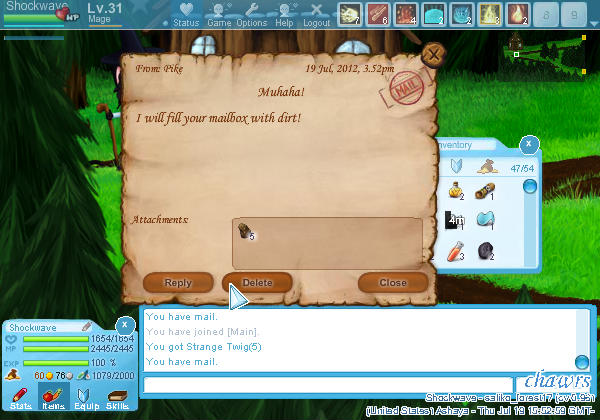Select the yellow potion in inventory
The width and height of the screenshot is (600, 420).
pos(455,191)
